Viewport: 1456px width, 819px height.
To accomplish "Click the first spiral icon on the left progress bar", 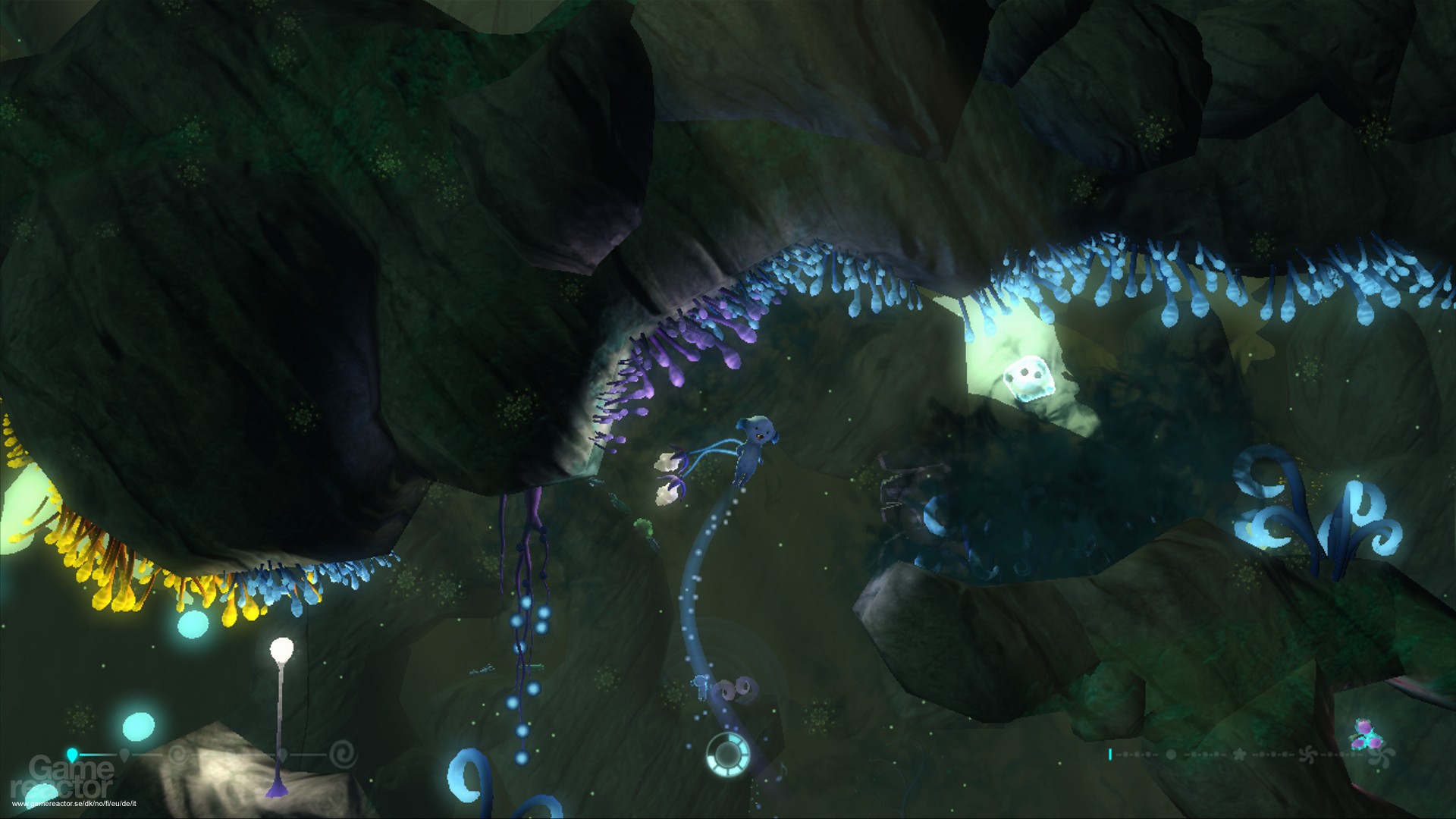I will pyautogui.click(x=176, y=754).
